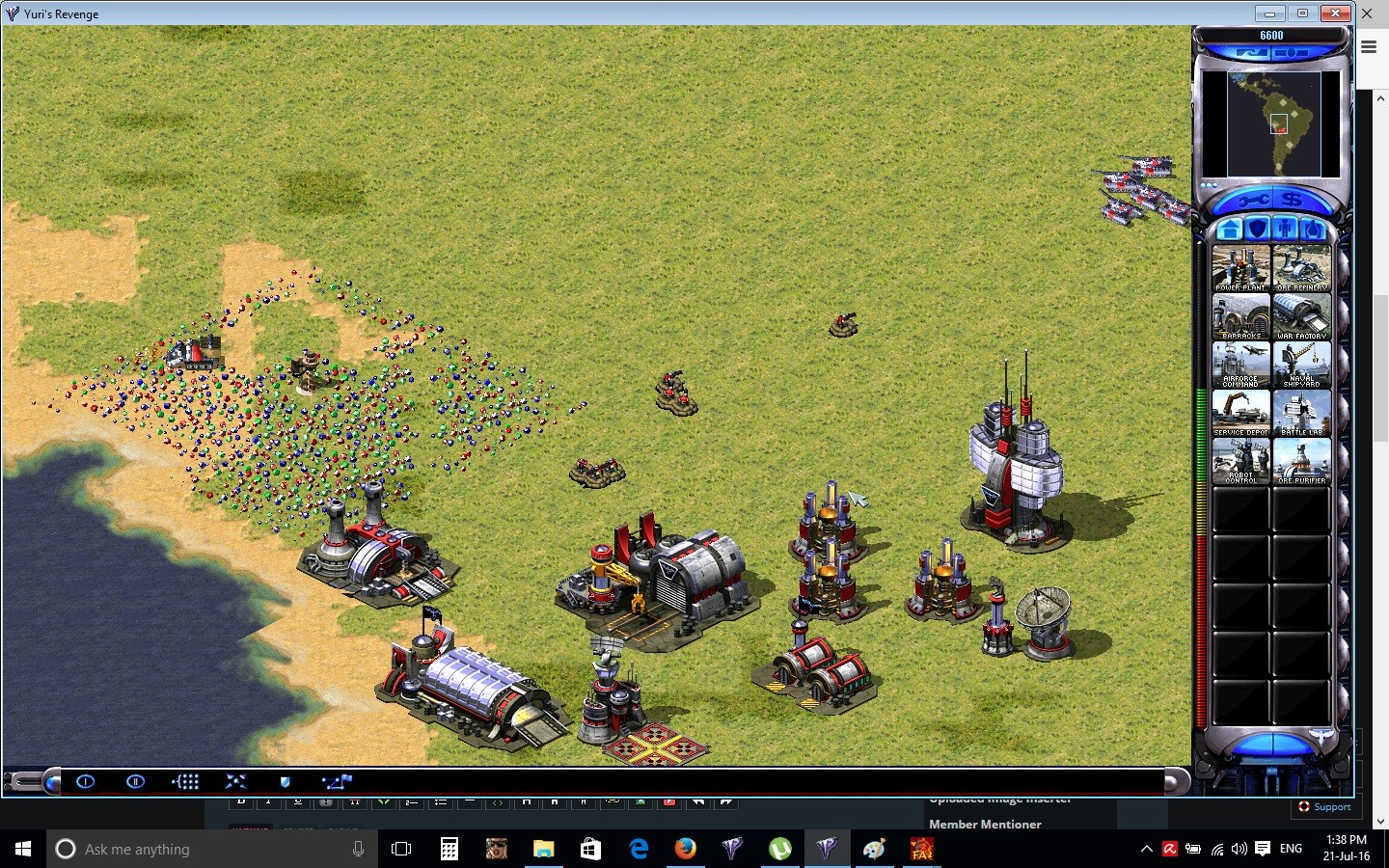The width and height of the screenshot is (1389, 868).
Task: Select the War Factory build icon
Action: pos(1301,315)
